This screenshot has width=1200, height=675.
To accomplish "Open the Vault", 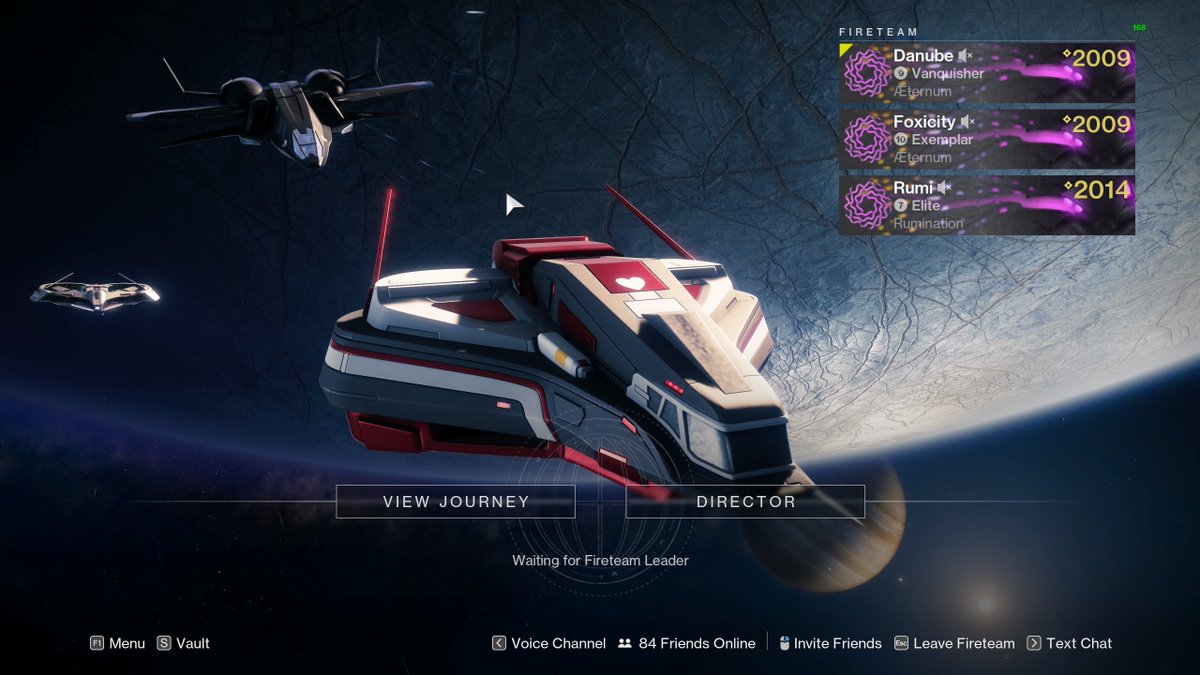I will 184,644.
